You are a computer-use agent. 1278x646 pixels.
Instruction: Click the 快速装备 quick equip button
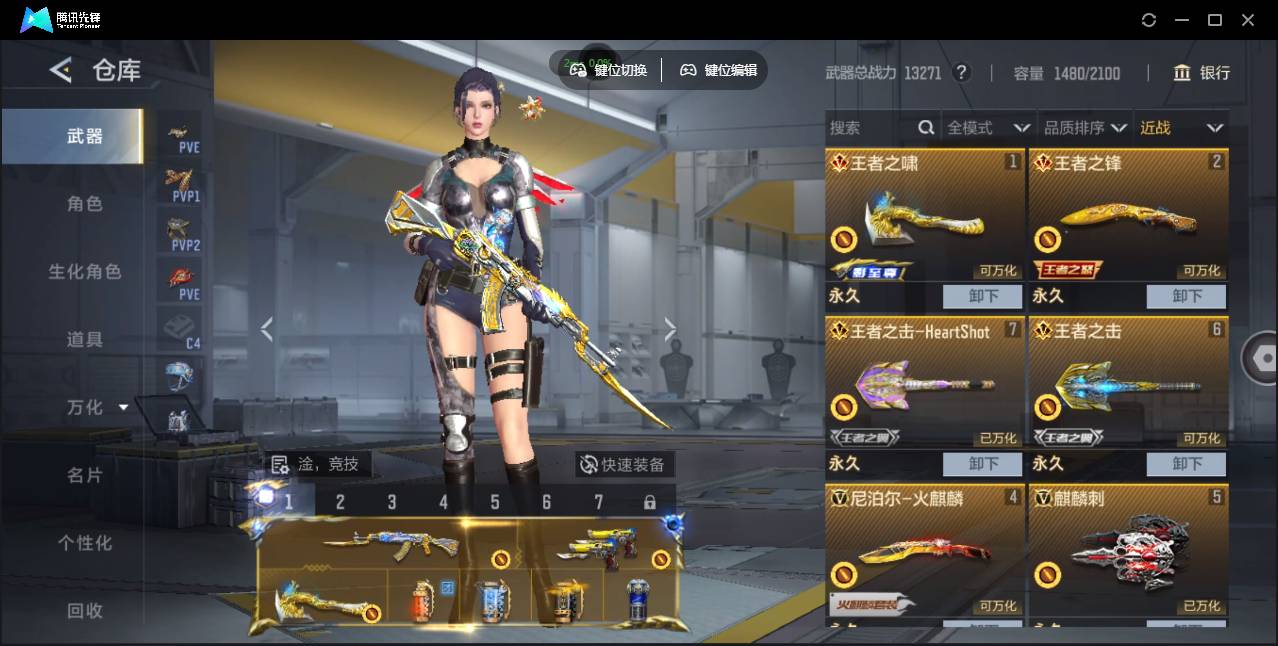point(624,464)
